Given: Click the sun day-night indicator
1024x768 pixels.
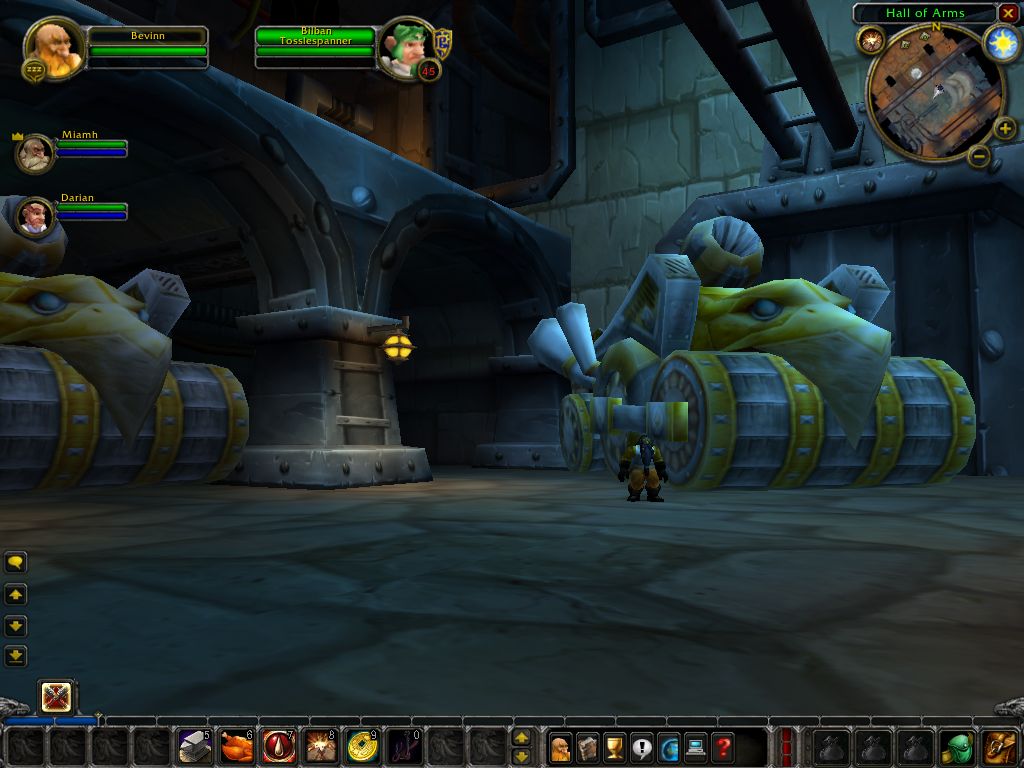Looking at the screenshot, I should pos(1000,42).
